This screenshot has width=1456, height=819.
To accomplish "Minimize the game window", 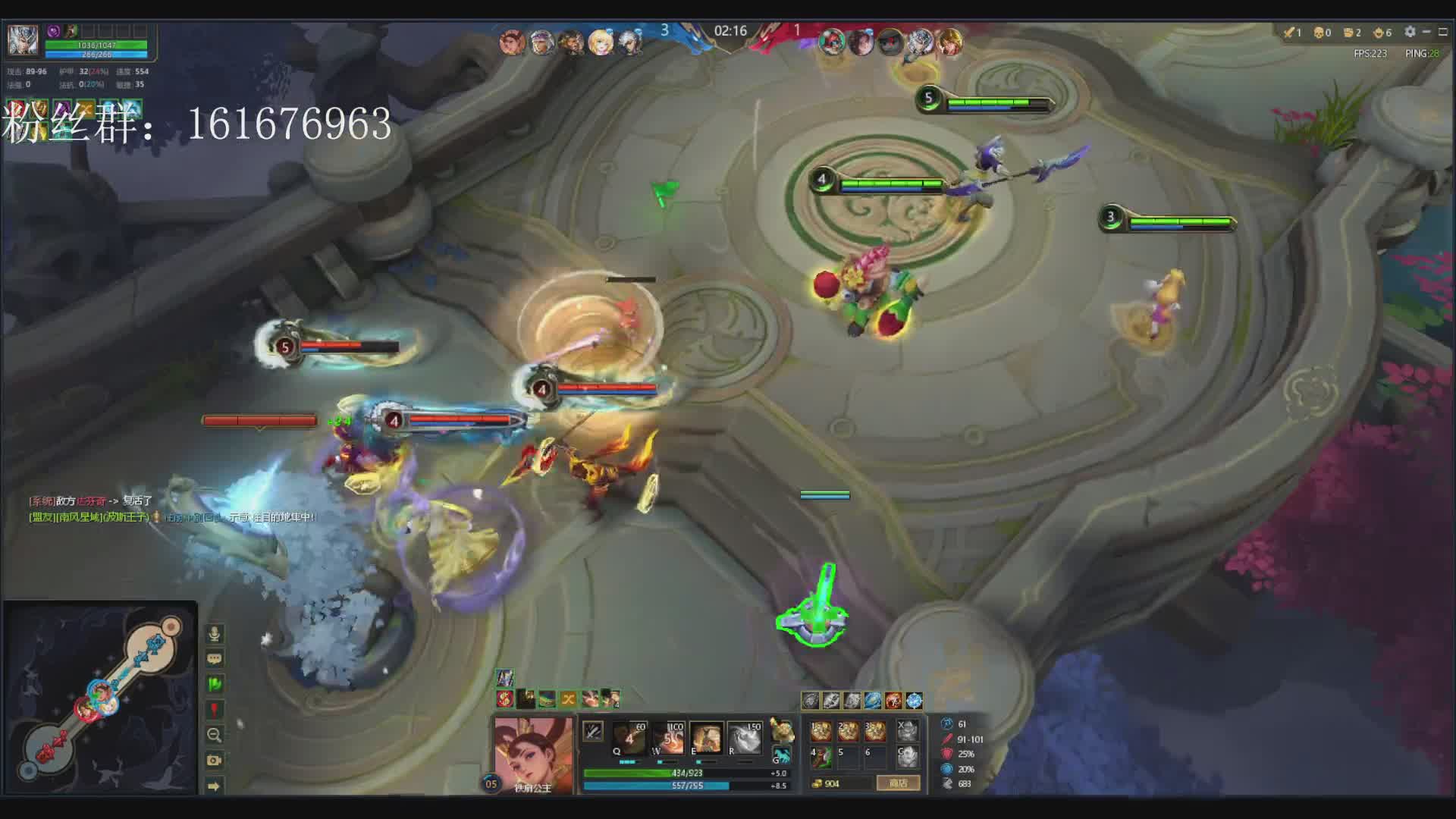I will [1426, 32].
